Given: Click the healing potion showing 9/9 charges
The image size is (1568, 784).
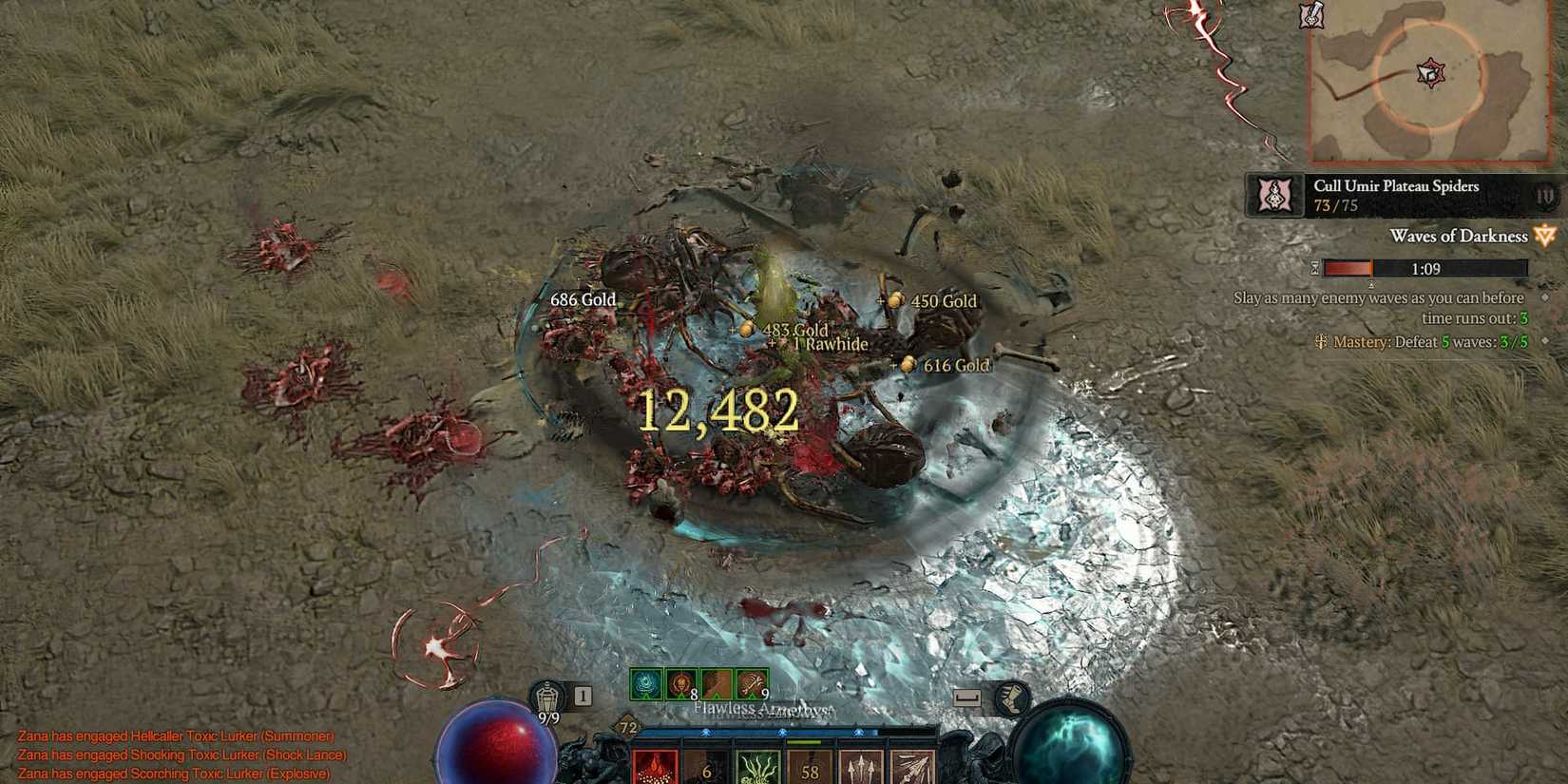Looking at the screenshot, I should coord(548,694).
